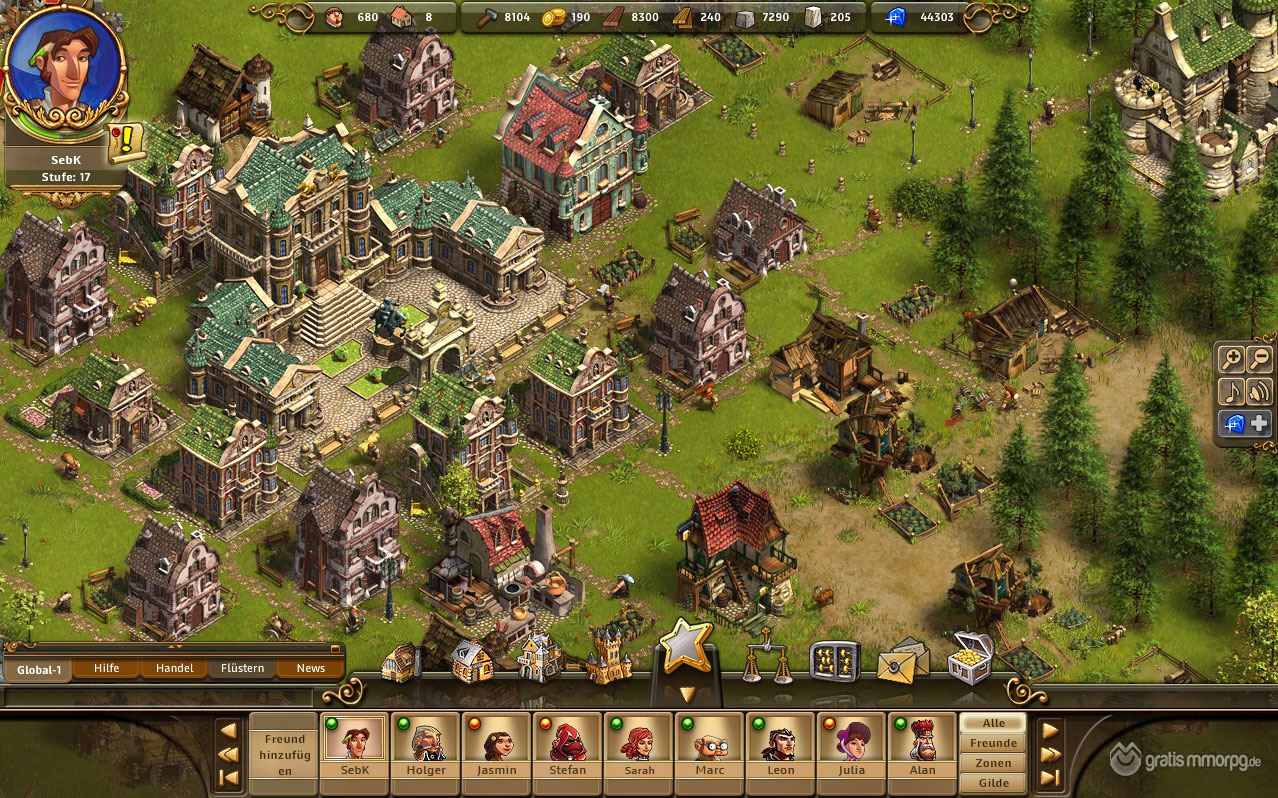Open the castle building menu
The width and height of the screenshot is (1278, 798).
608,657
